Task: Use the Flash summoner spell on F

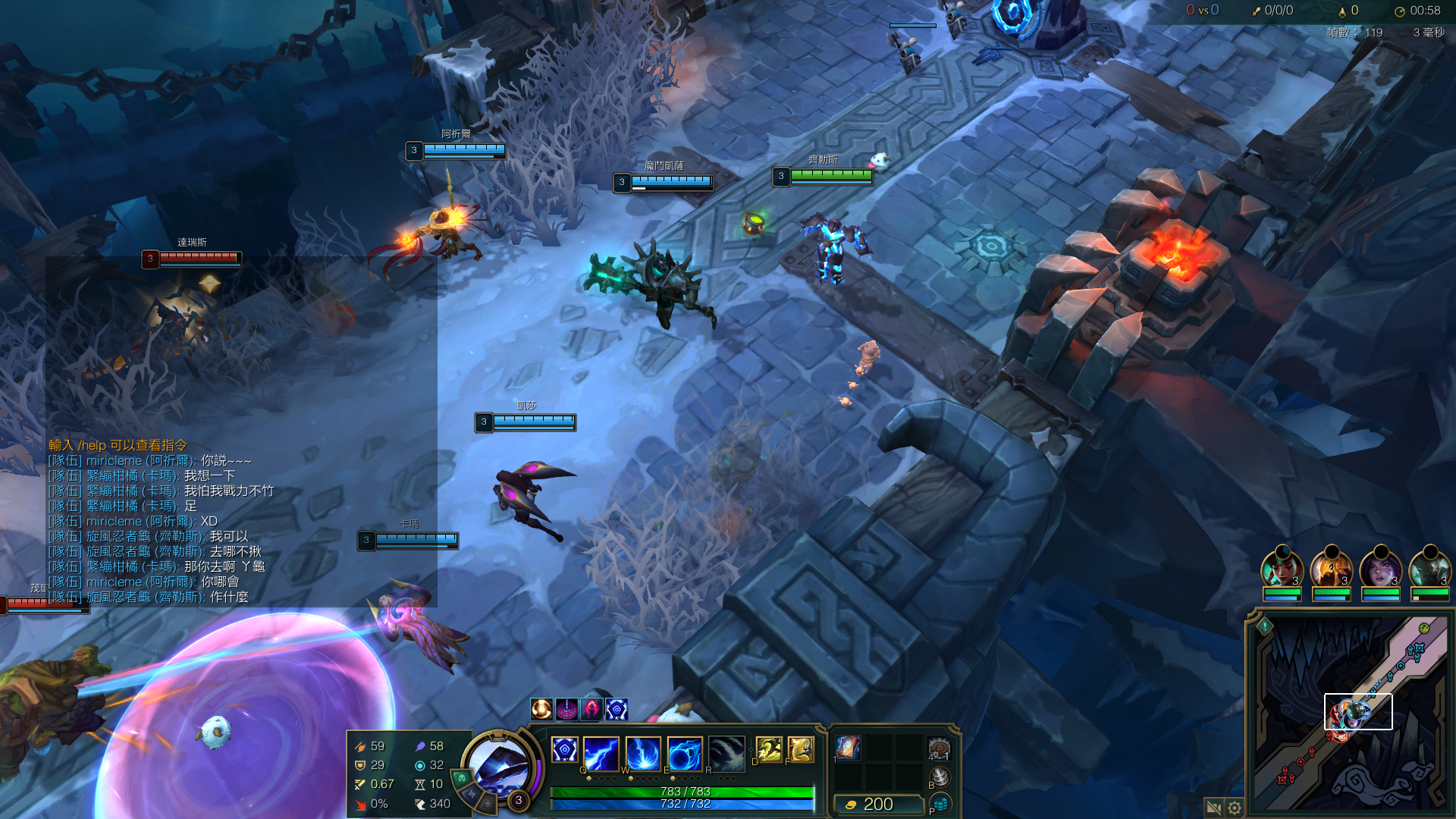Action: [x=801, y=749]
